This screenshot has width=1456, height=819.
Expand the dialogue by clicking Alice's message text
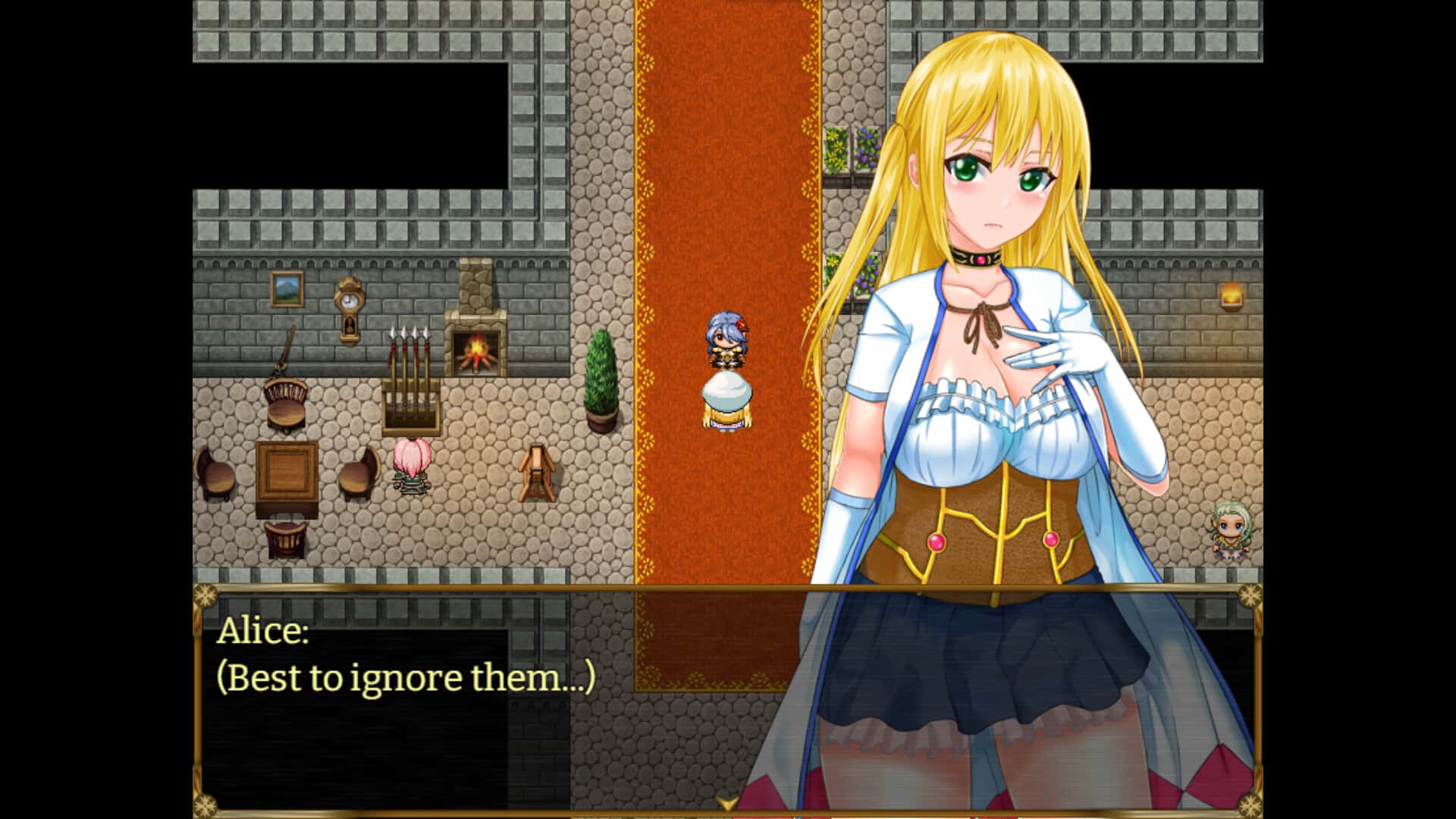(x=406, y=679)
